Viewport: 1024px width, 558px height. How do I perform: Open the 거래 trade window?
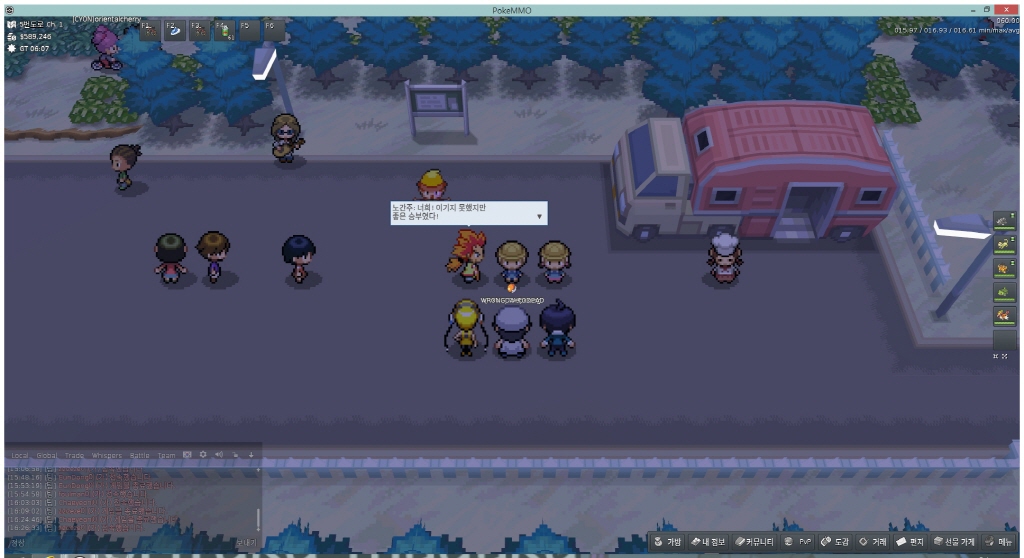[x=873, y=542]
